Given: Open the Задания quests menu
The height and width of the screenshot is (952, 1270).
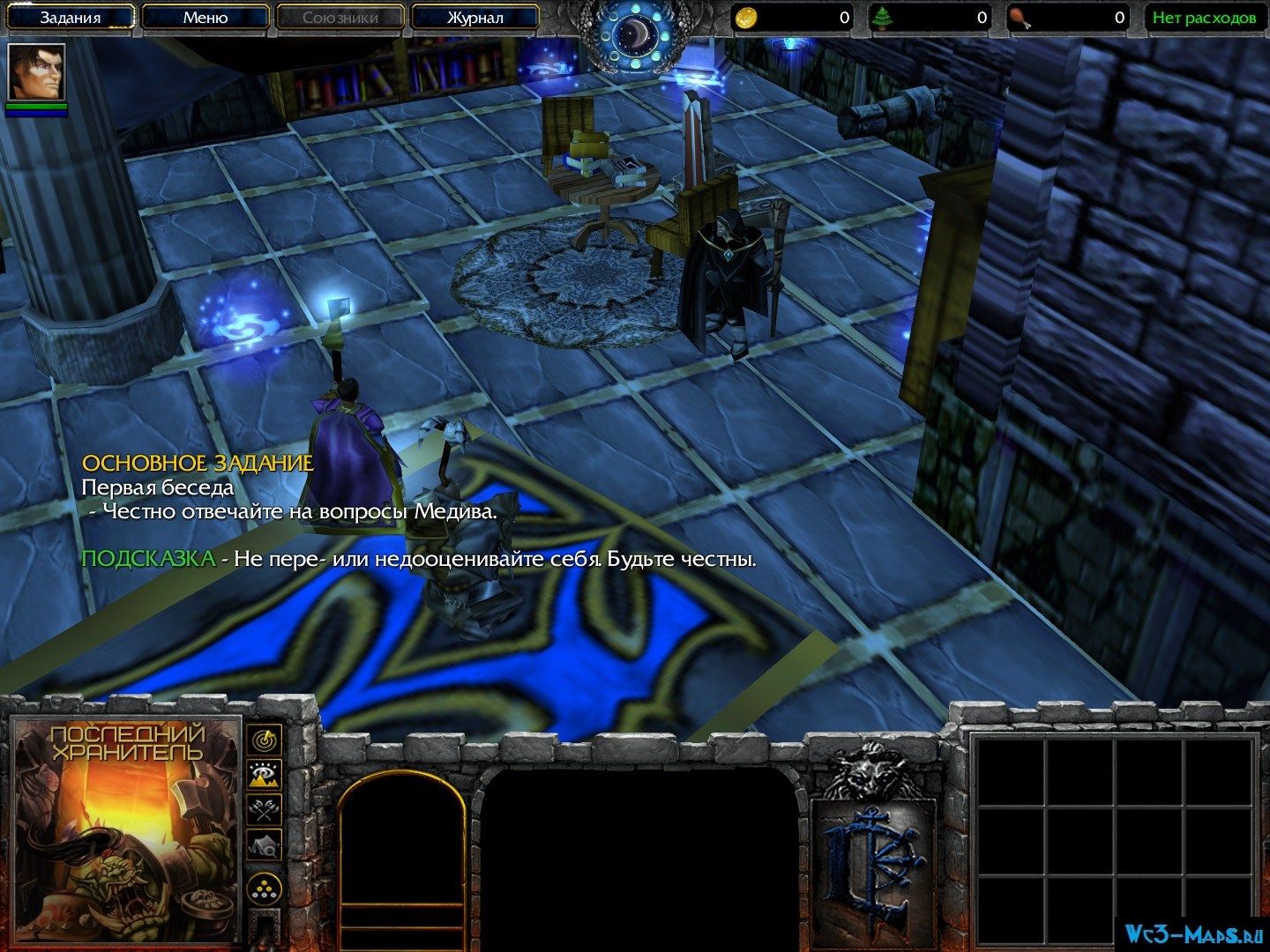Looking at the screenshot, I should pos(71,18).
